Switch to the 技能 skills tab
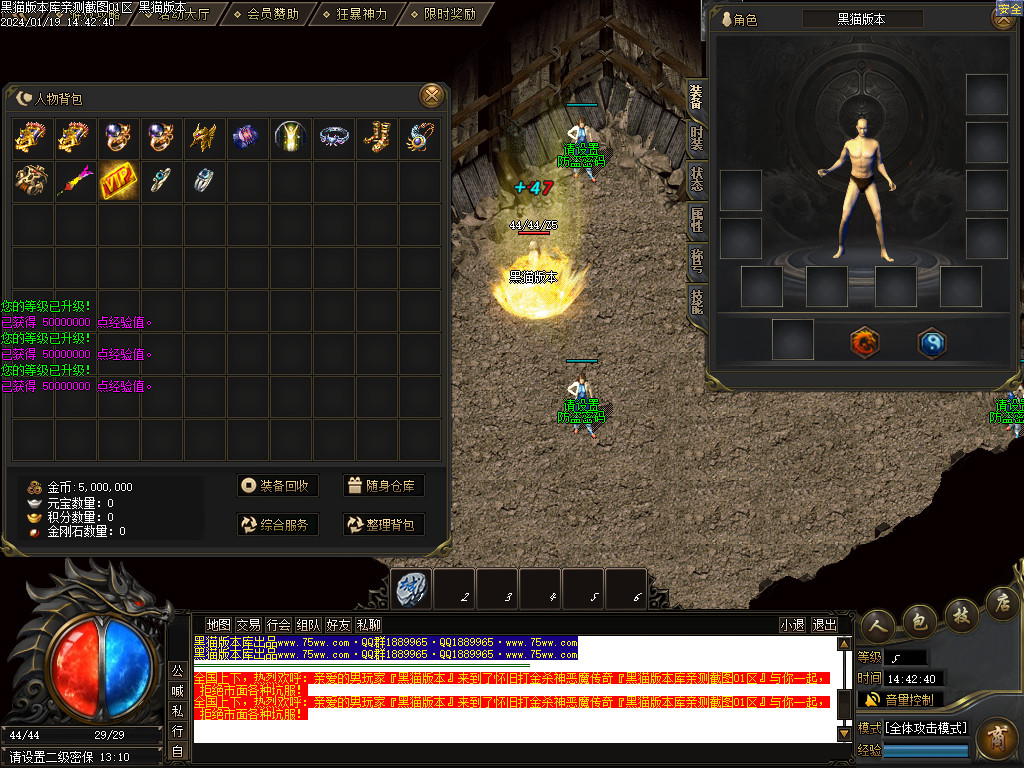This screenshot has width=1024, height=768. pos(696,299)
